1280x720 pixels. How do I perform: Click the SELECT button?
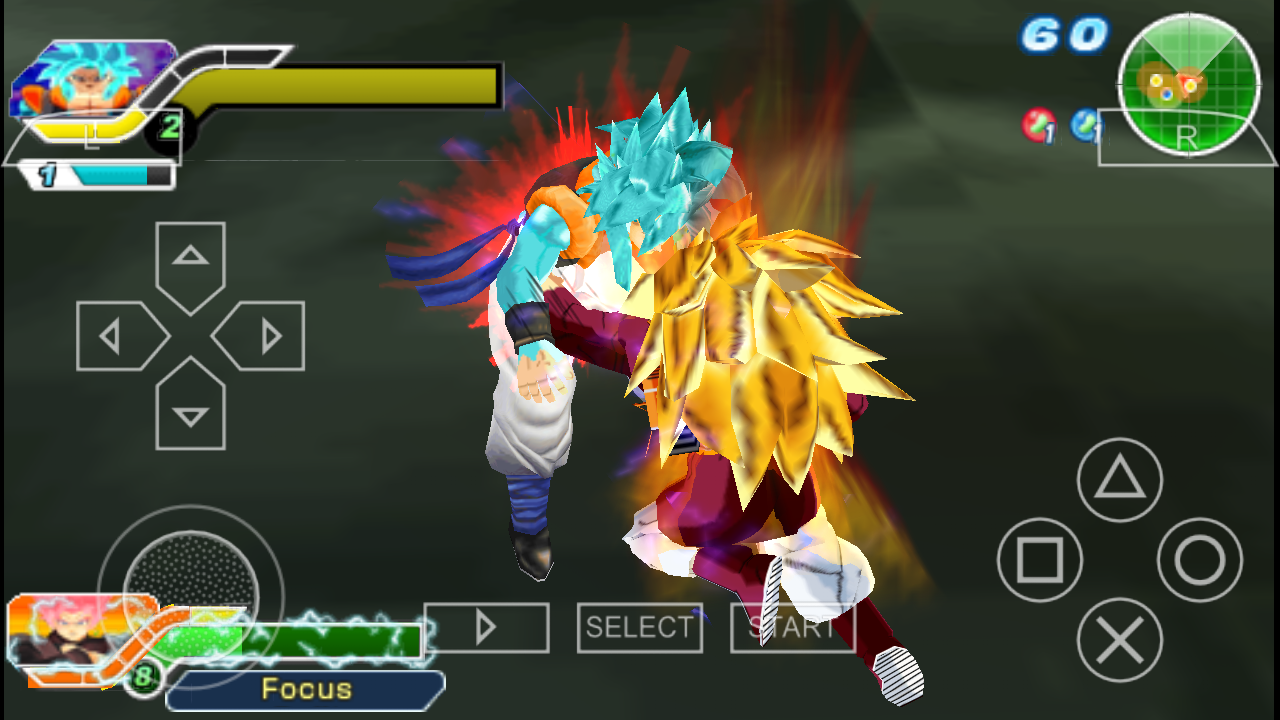pyautogui.click(x=639, y=628)
